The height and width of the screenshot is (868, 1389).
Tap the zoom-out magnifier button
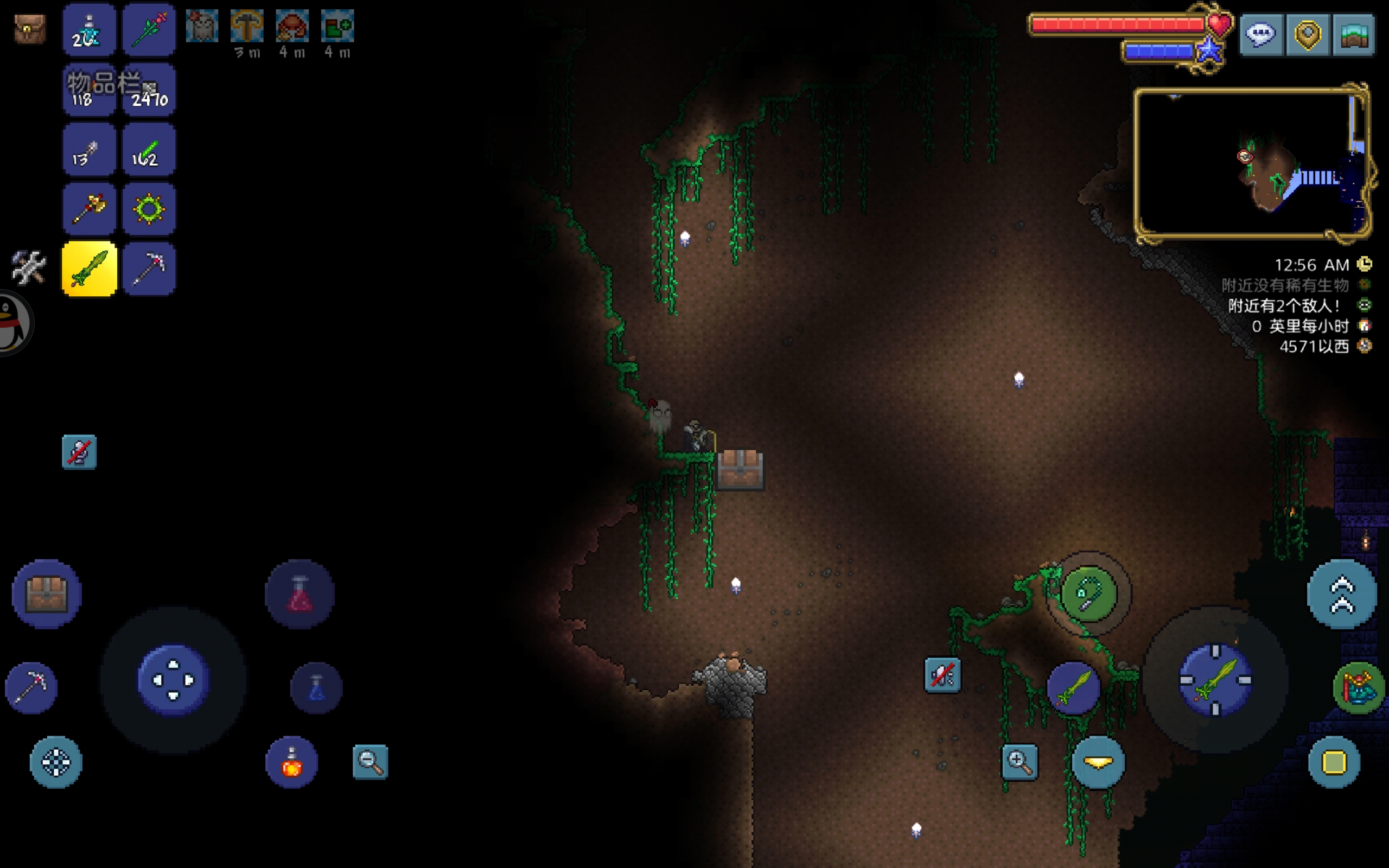click(x=370, y=762)
